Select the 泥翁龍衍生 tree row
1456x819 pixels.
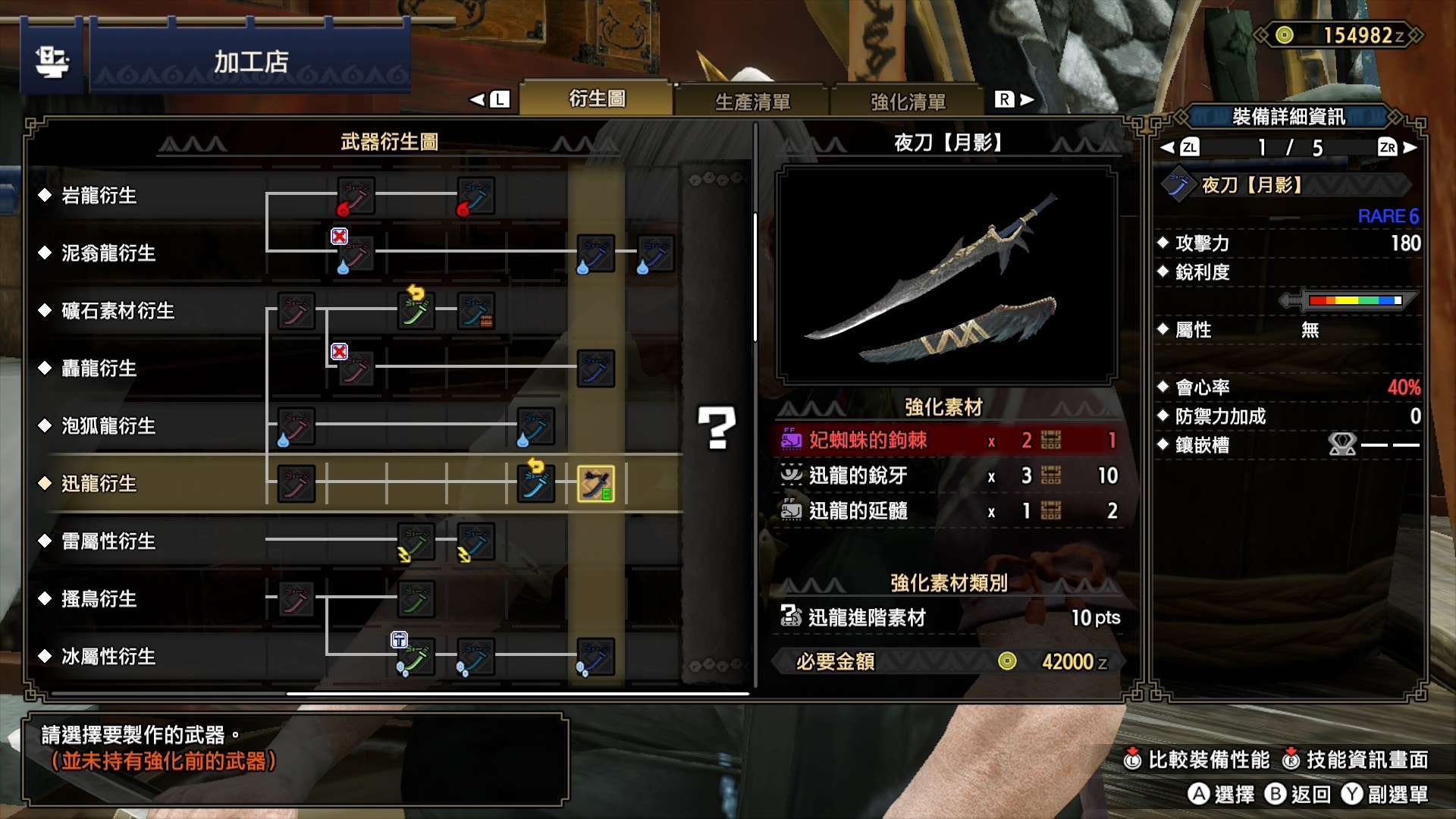108,253
